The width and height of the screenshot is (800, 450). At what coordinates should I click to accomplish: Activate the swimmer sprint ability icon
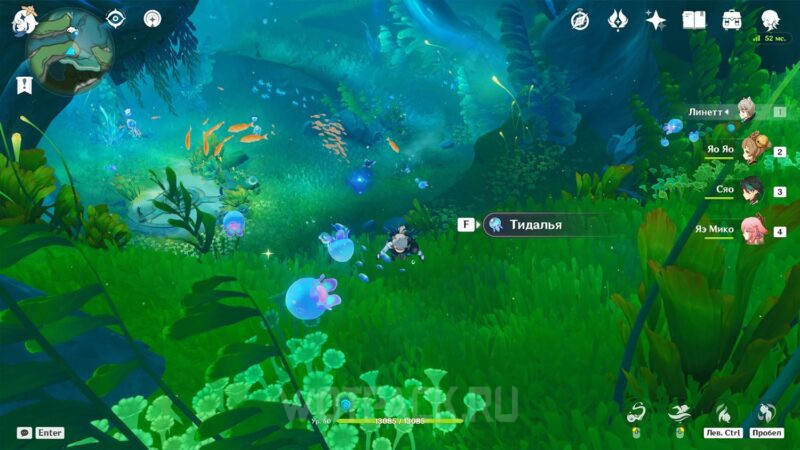pyautogui.click(x=680, y=412)
